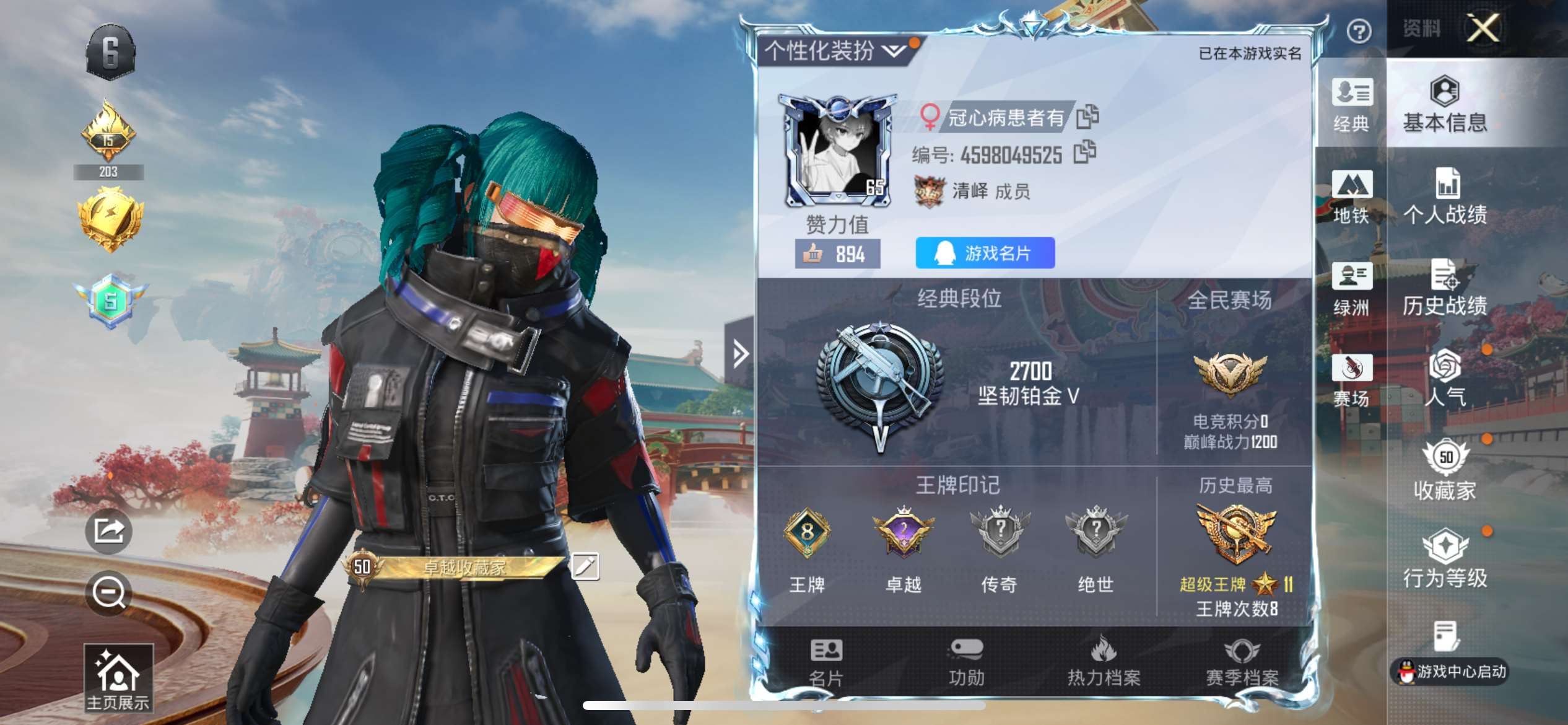Open 个人战绩 personal stats
Screen dimensions: 1568x725
tap(1445, 197)
